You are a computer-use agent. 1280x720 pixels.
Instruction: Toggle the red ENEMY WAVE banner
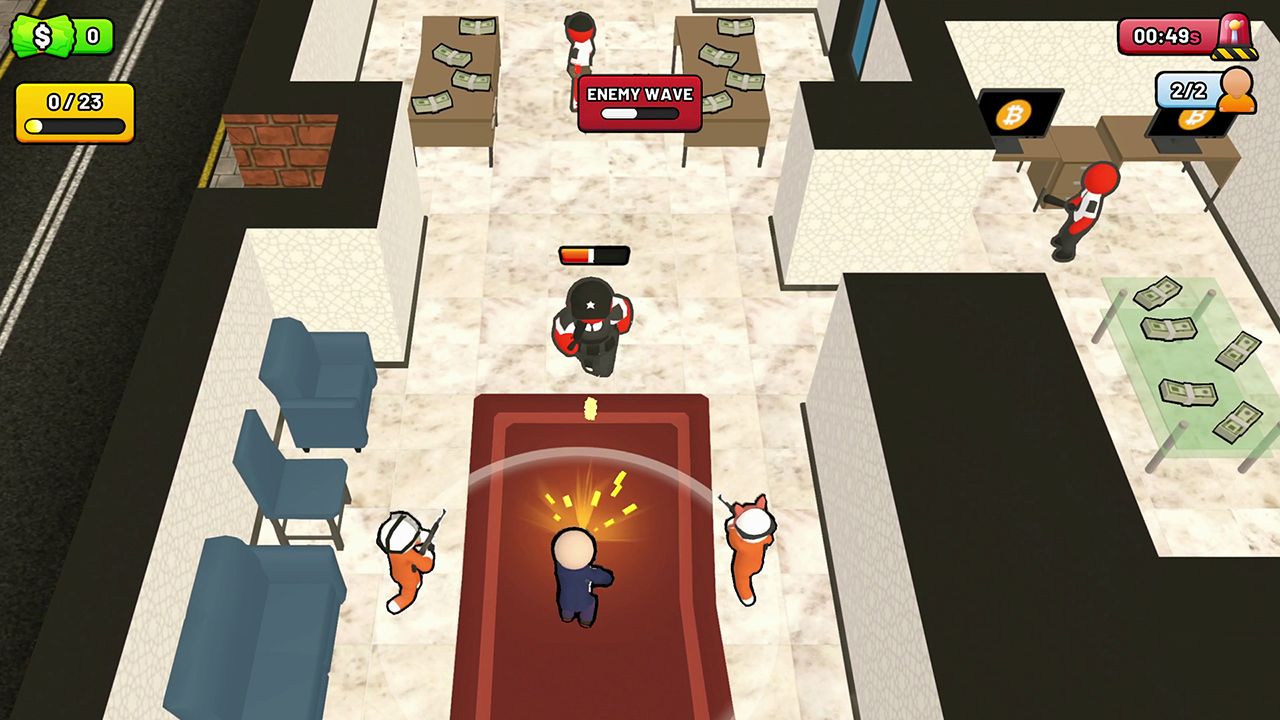(639, 102)
